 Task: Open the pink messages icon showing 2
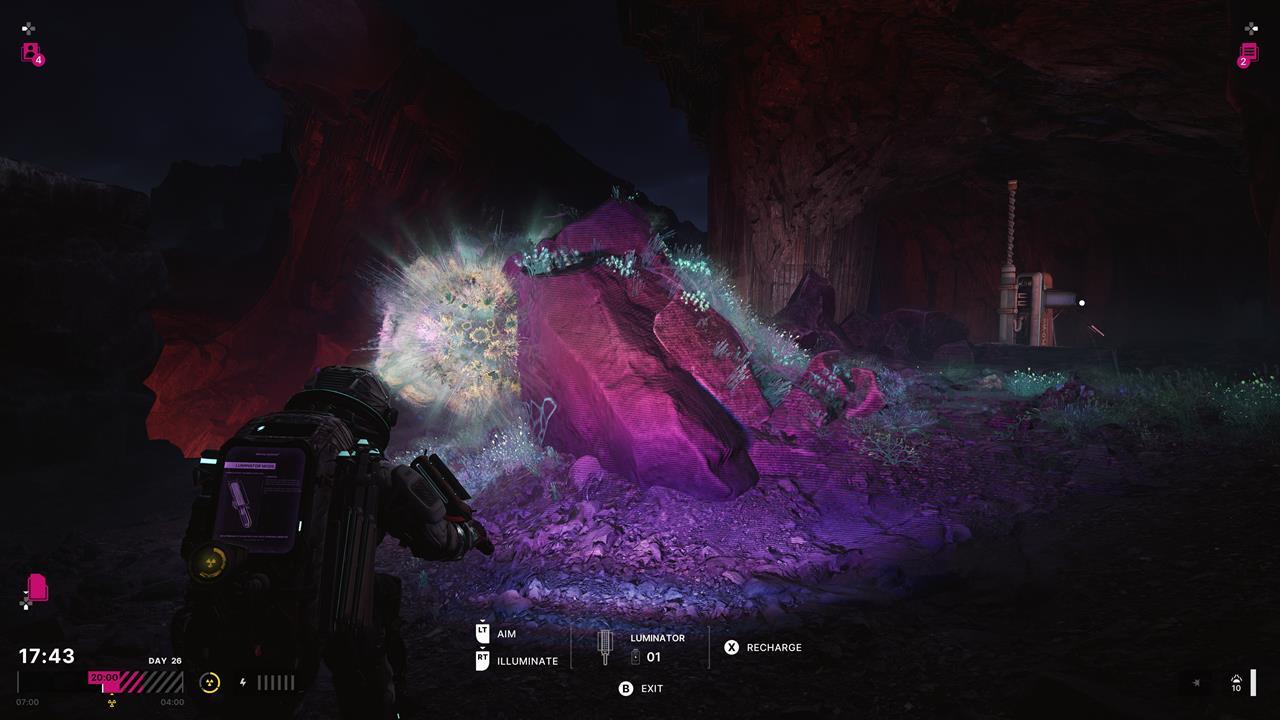pos(1247,54)
